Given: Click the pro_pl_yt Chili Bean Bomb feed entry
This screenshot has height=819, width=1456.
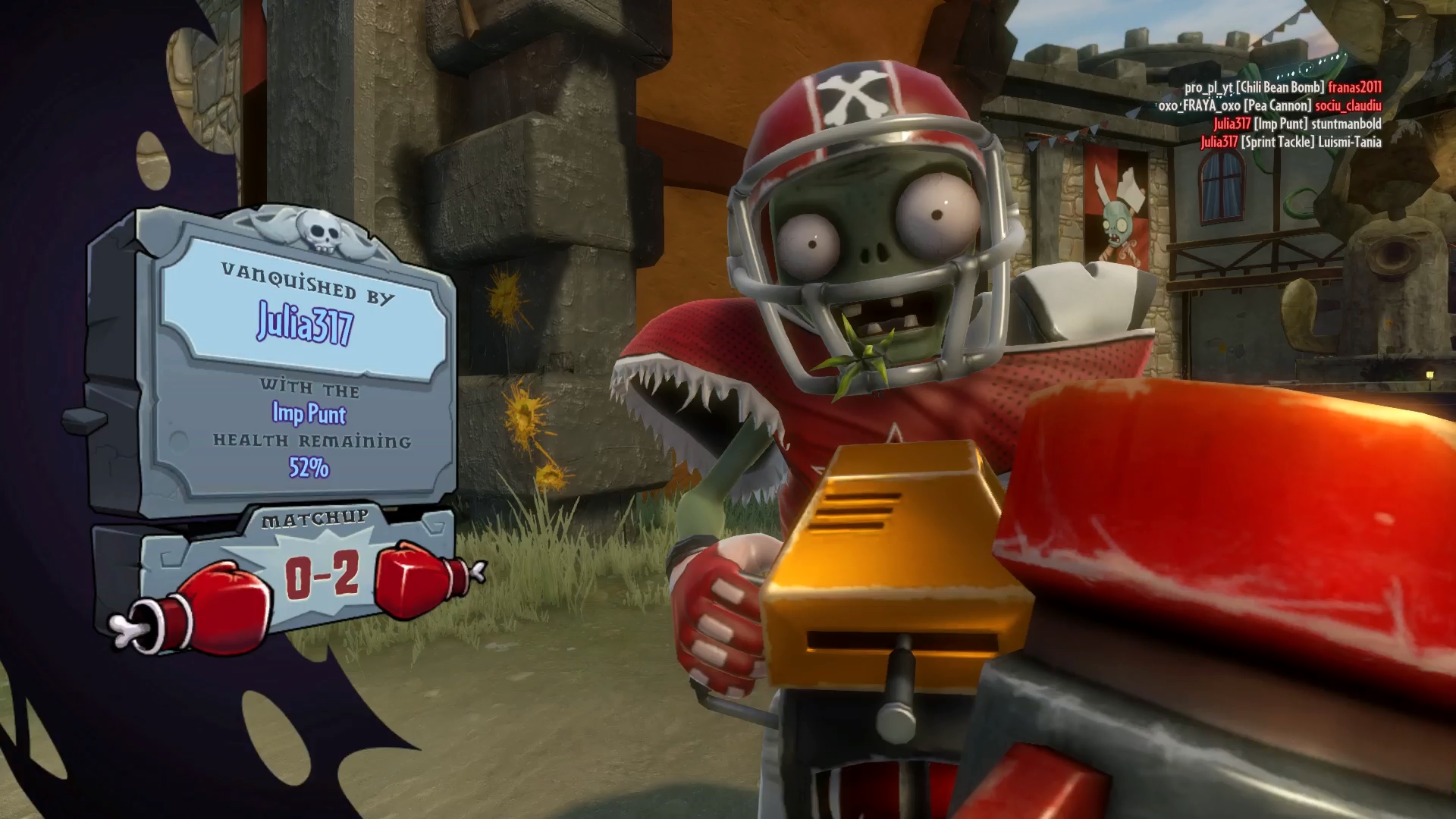Looking at the screenshot, I should coord(1282,87).
